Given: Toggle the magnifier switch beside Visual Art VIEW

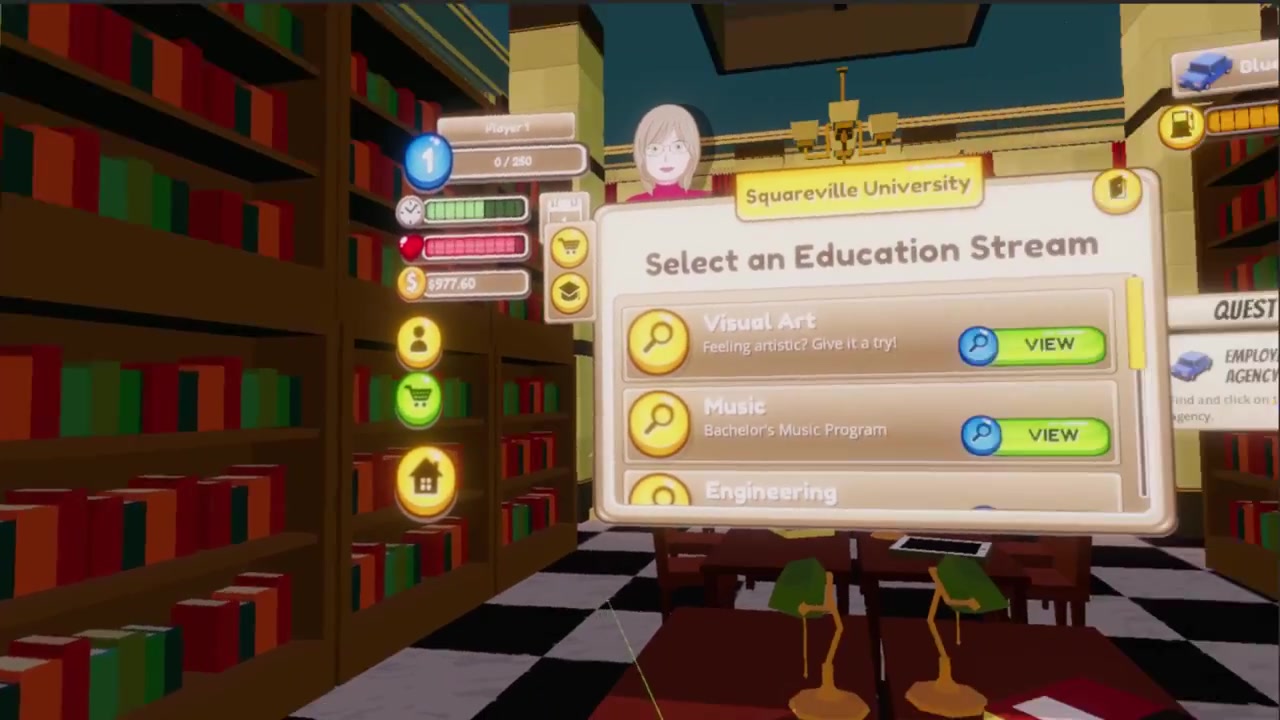Looking at the screenshot, I should (979, 344).
